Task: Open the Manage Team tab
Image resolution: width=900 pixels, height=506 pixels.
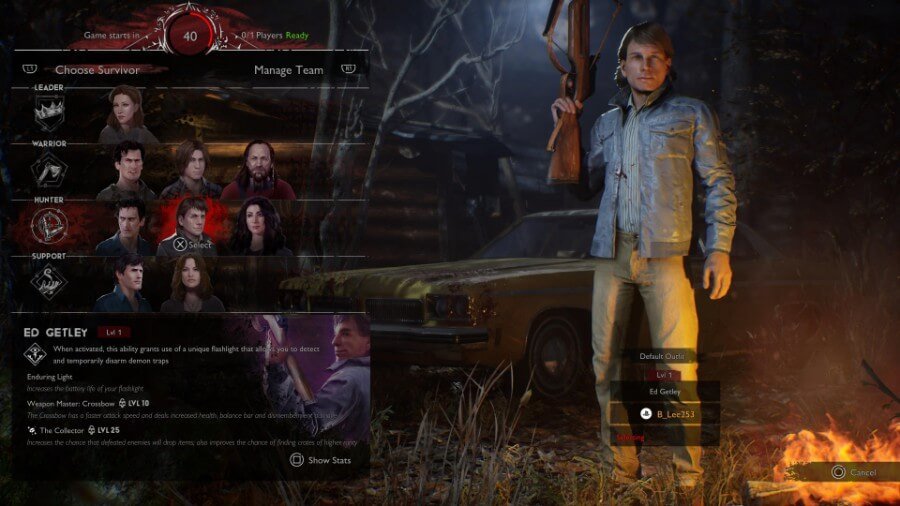Action: pos(288,70)
